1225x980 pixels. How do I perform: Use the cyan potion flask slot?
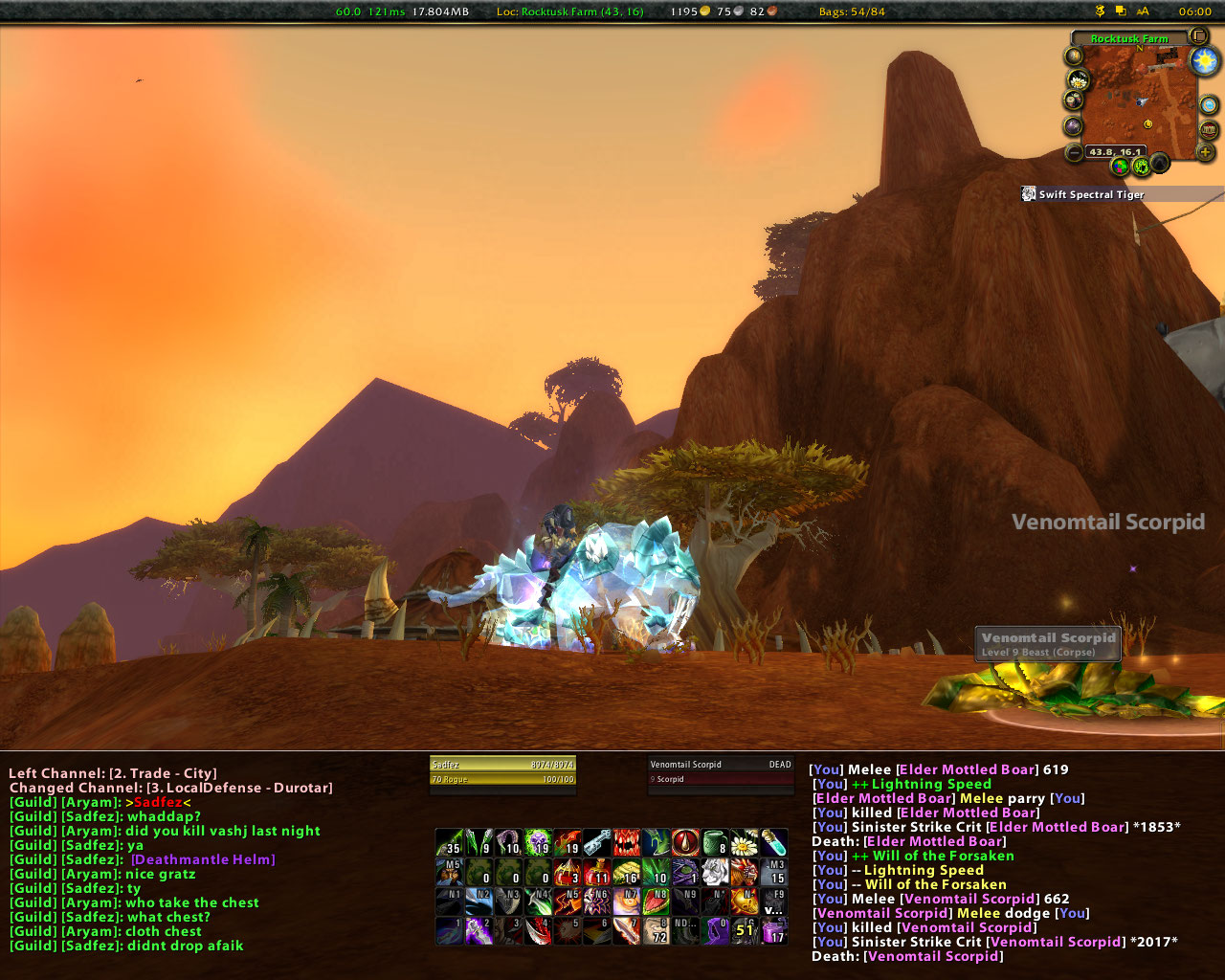(773, 843)
